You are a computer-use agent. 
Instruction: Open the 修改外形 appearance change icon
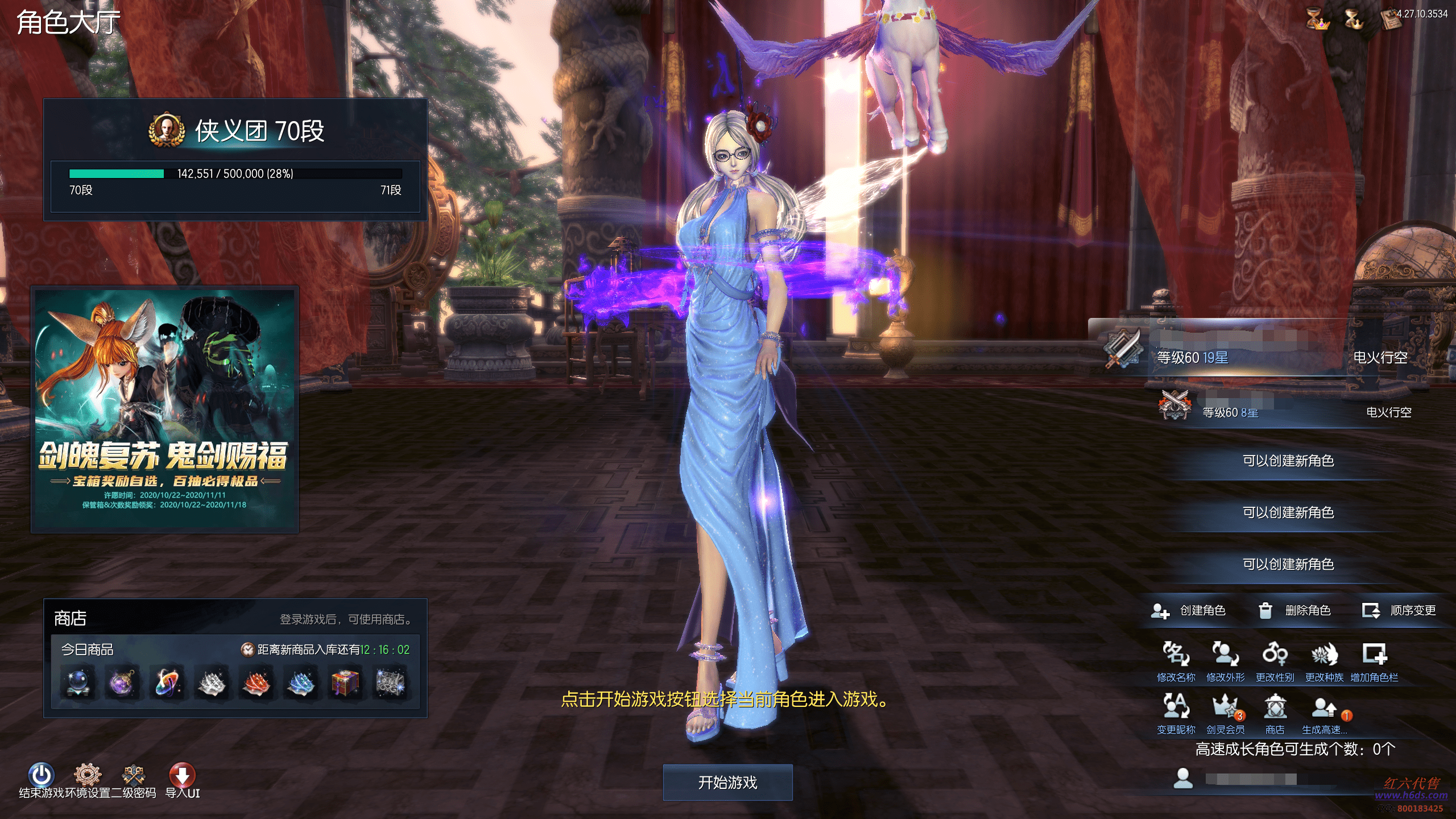point(1225,655)
